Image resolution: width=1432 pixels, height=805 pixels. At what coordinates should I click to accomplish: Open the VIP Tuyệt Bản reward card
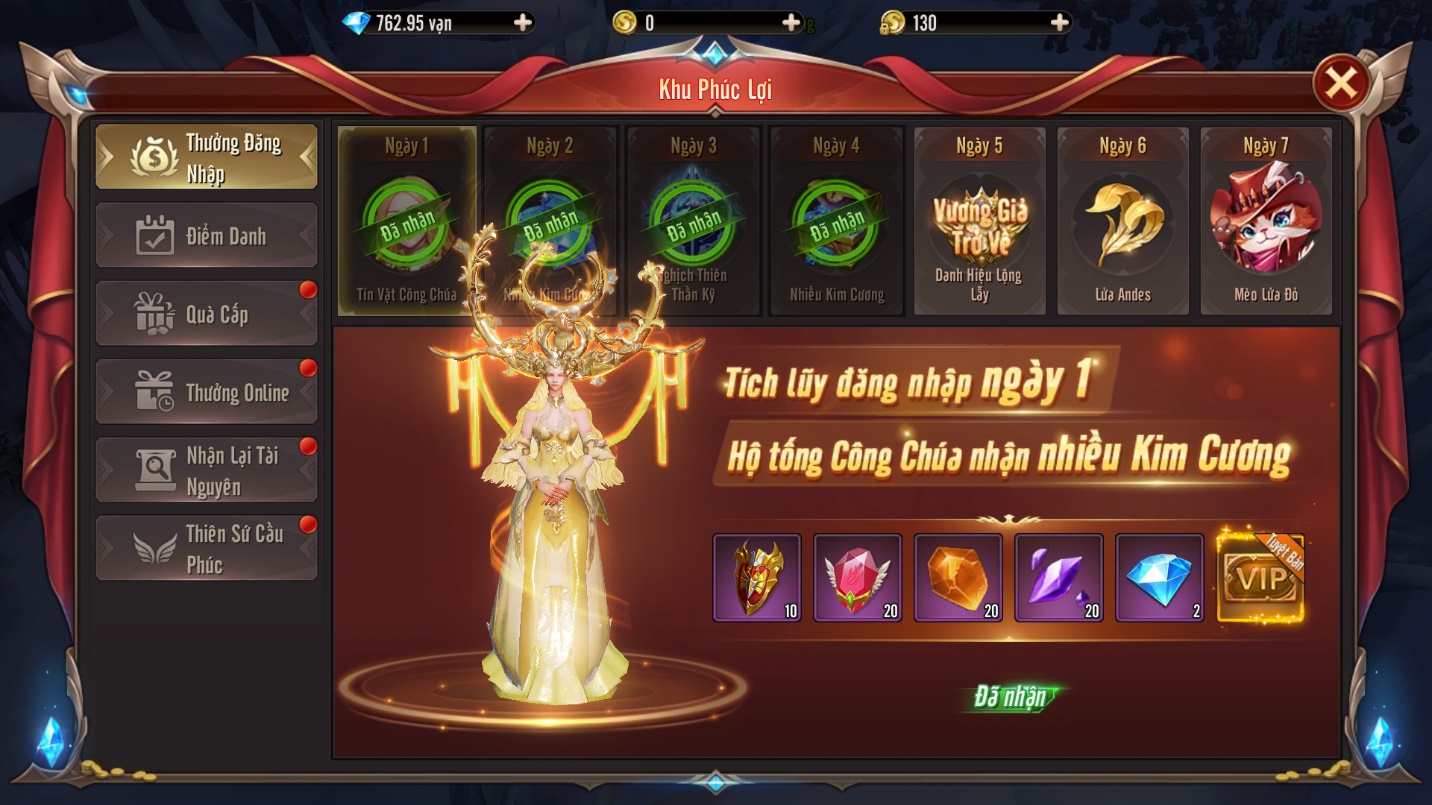click(1261, 578)
